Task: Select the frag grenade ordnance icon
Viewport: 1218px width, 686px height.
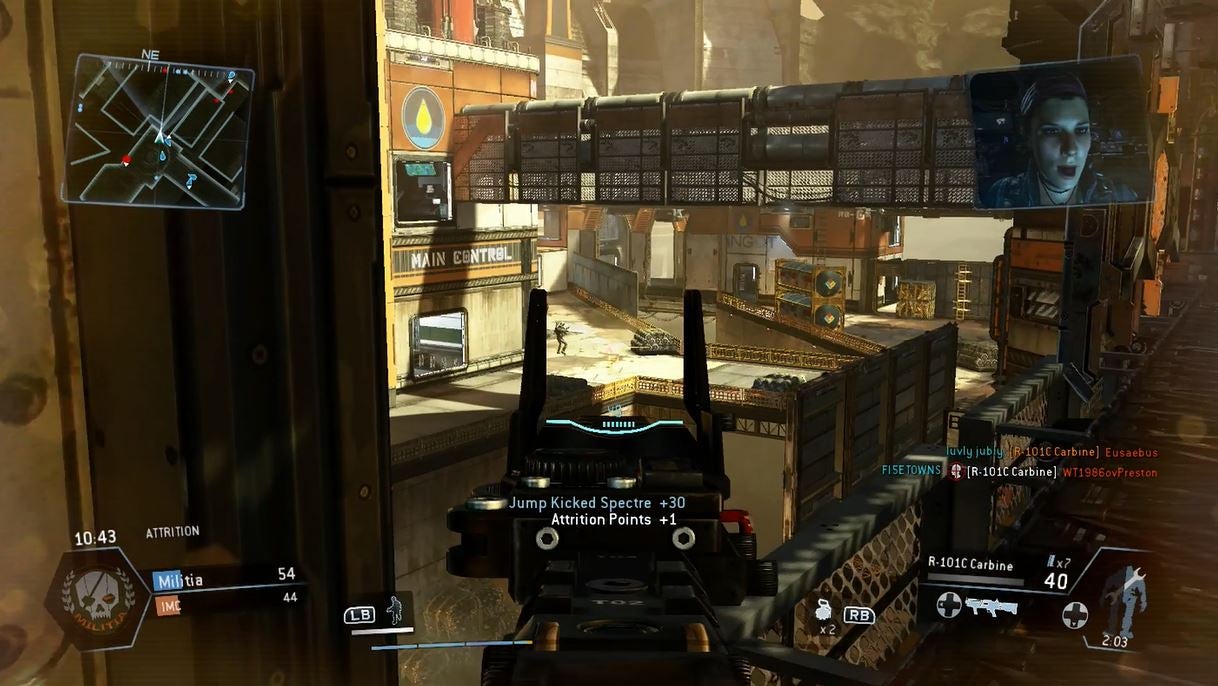Action: (824, 609)
